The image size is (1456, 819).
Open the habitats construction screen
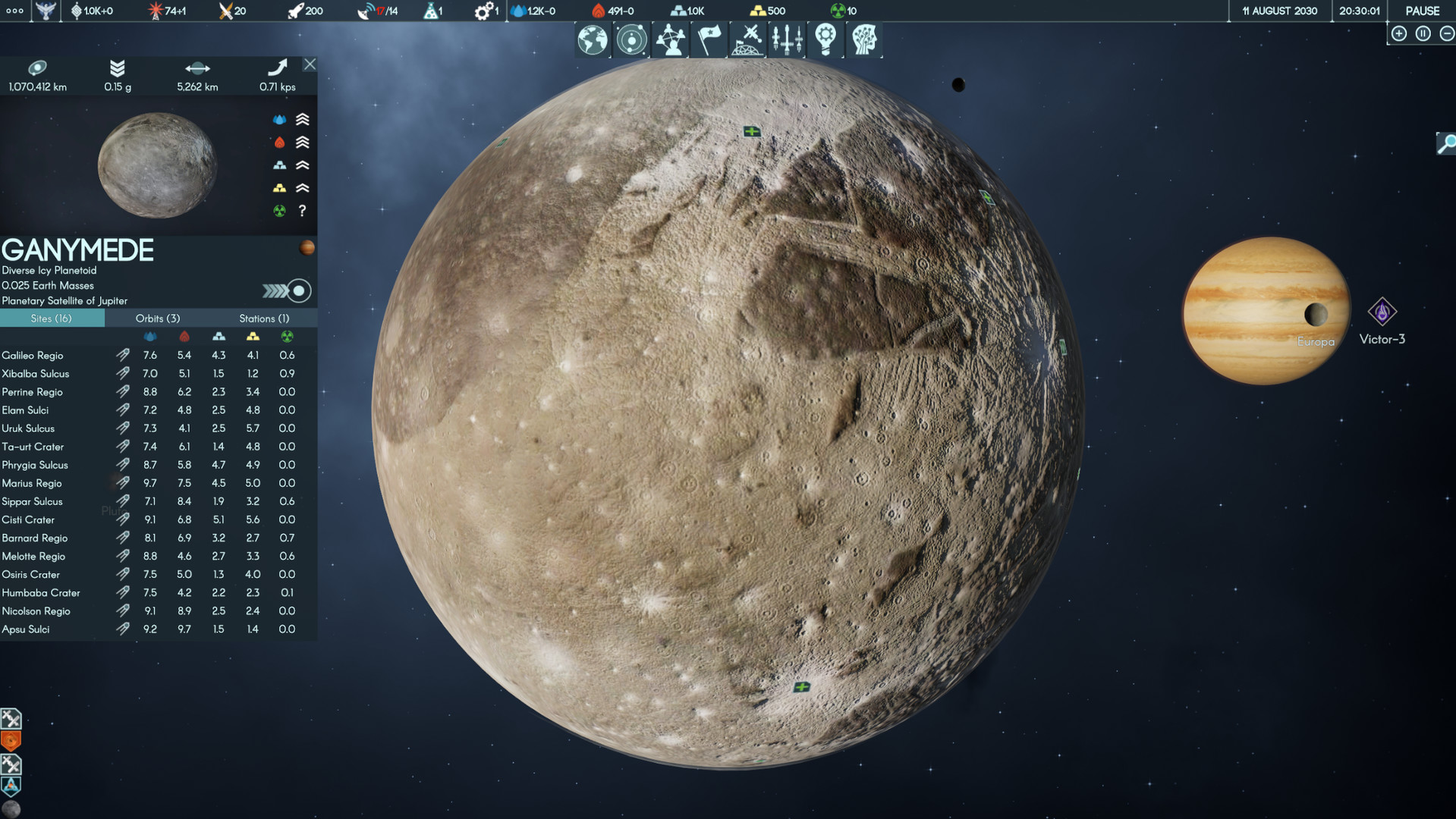747,39
